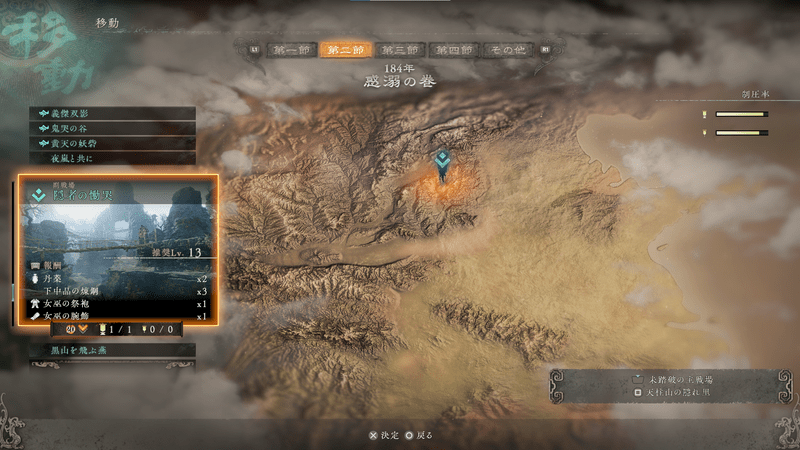Choose the 黒山を飛ぶ燕 mission entry

point(112,351)
